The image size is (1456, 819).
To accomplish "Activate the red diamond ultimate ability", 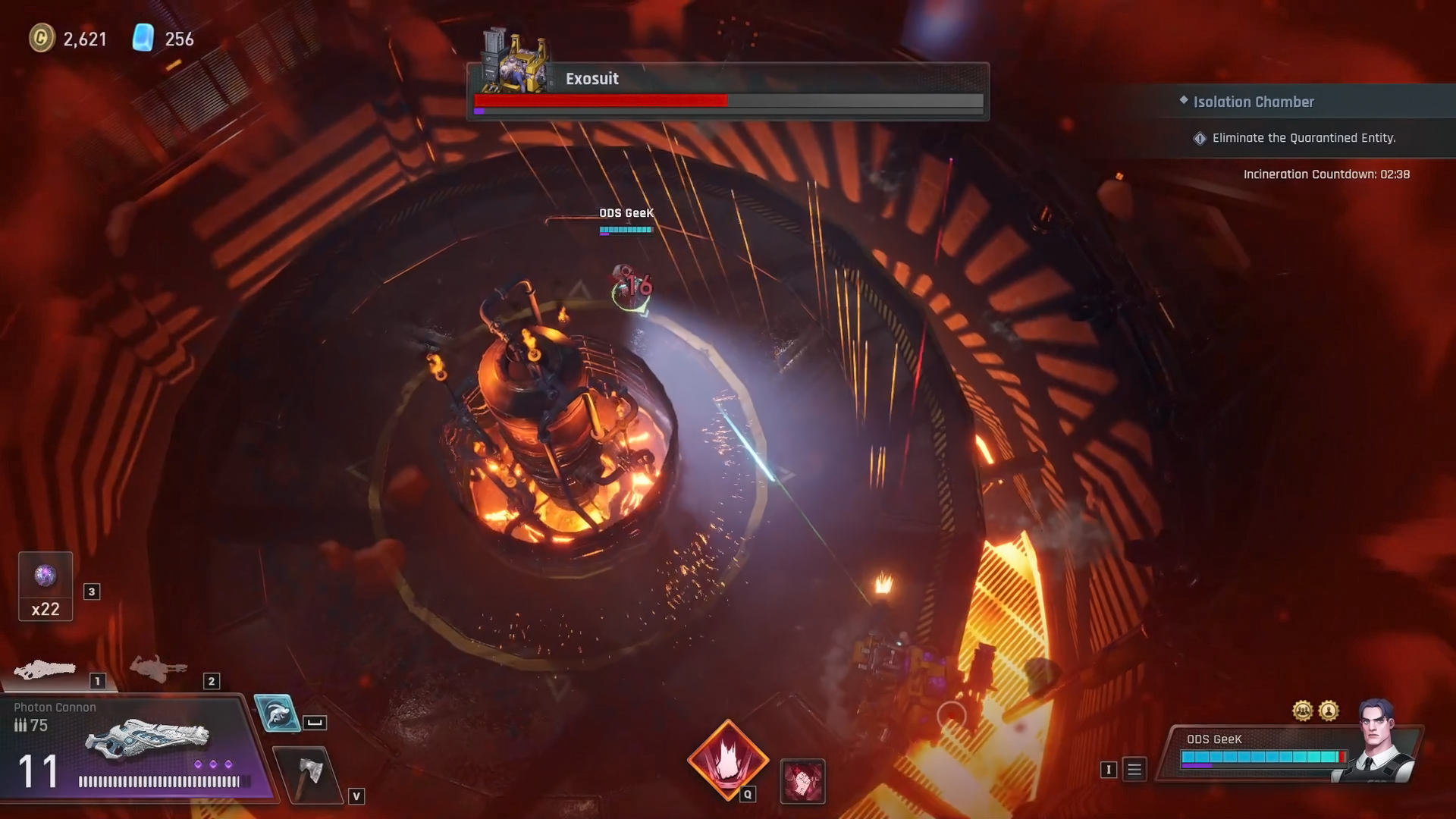I will (x=727, y=759).
